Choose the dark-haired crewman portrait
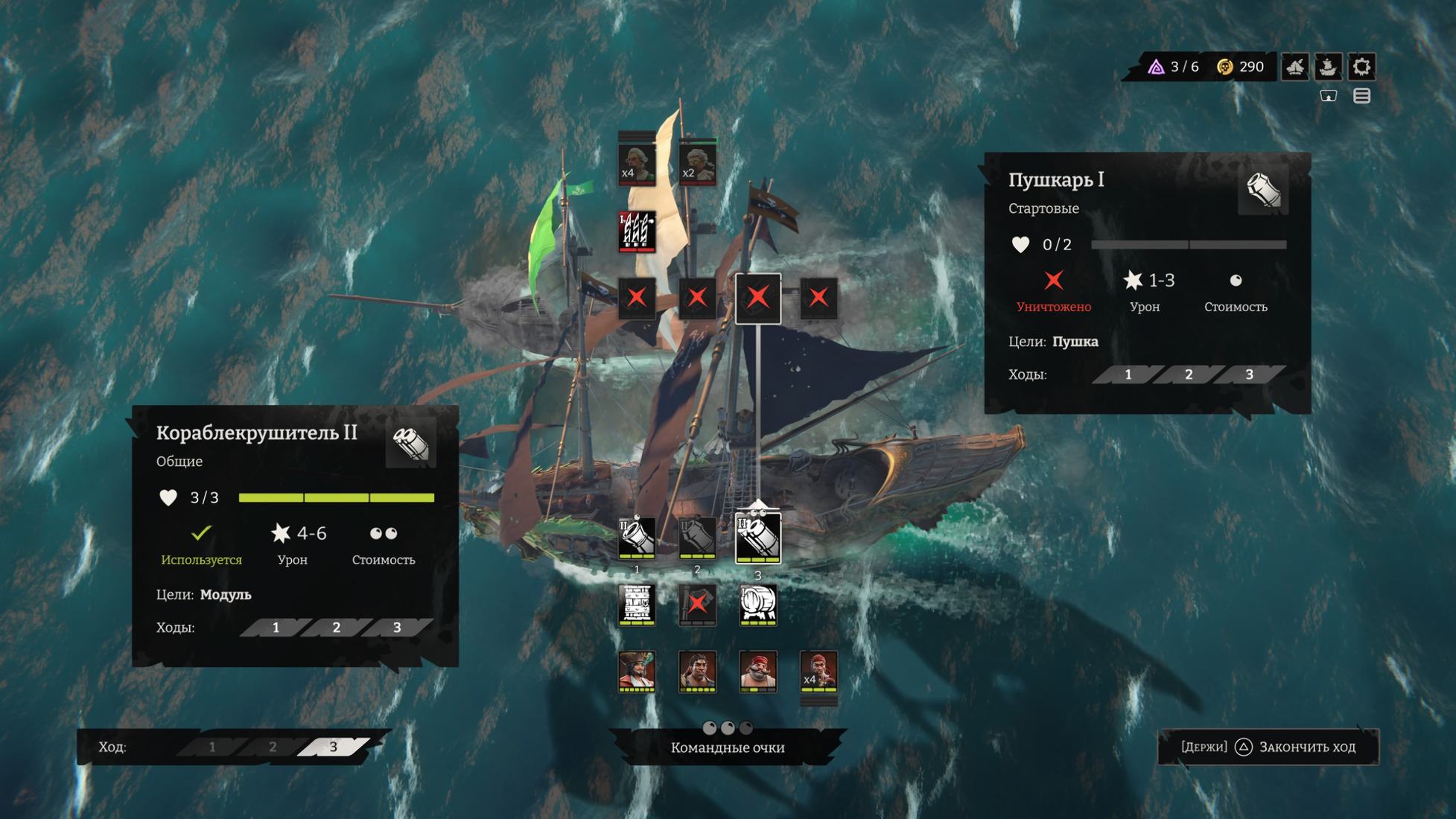Screen dimensions: 1456x819 click(x=697, y=671)
